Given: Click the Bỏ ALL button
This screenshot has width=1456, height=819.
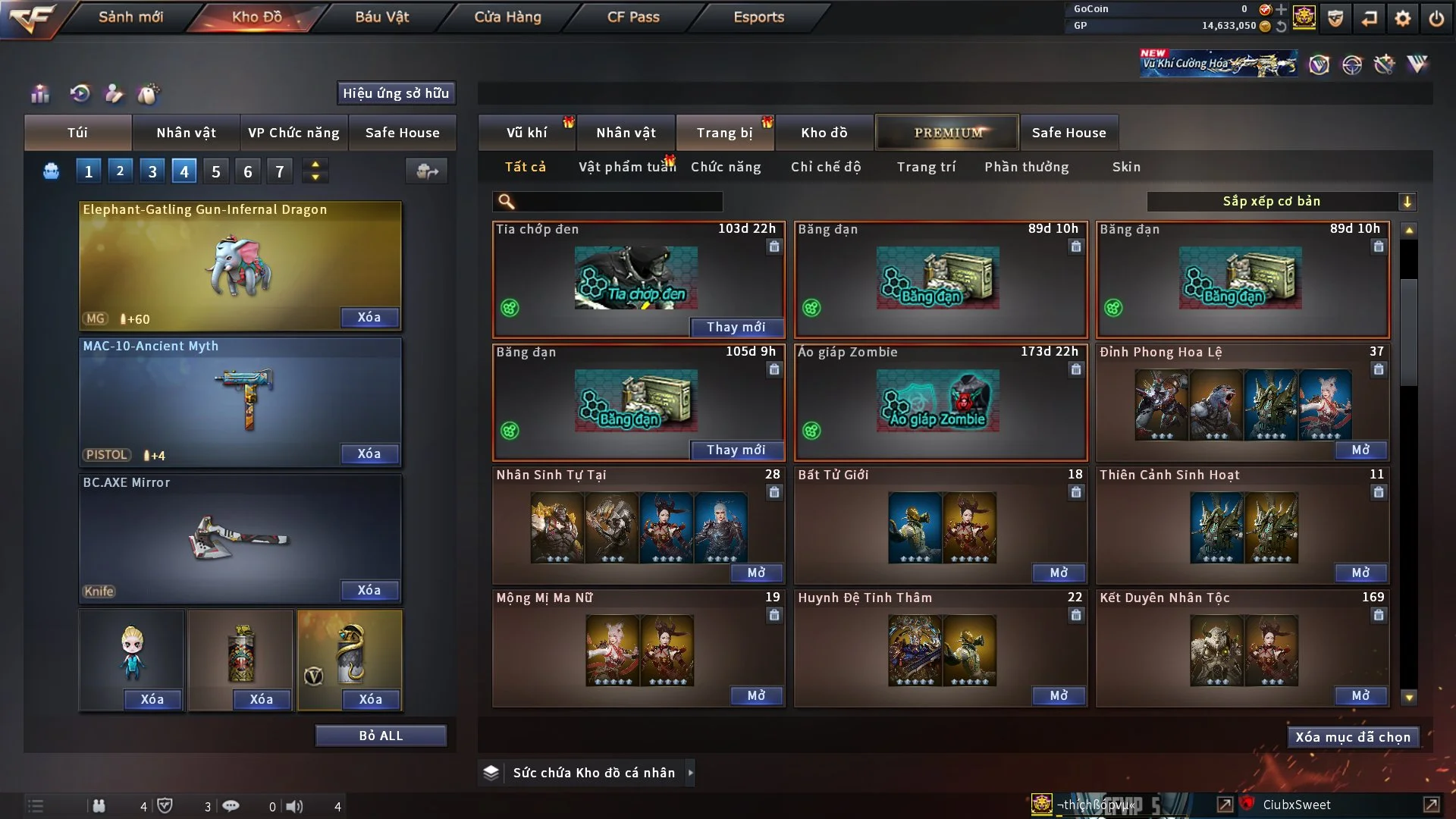Looking at the screenshot, I should 381,736.
